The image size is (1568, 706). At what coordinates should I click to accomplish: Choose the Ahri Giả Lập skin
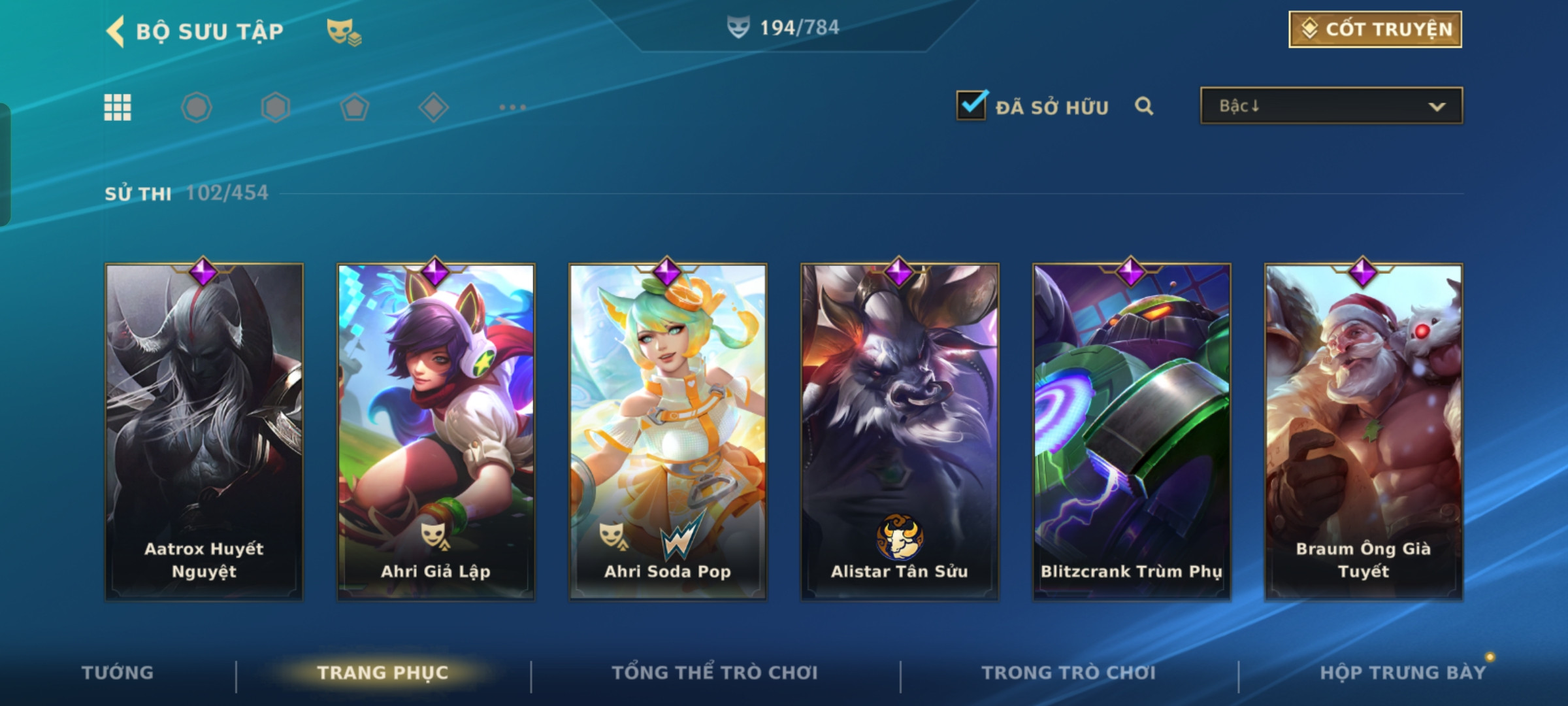pos(436,431)
